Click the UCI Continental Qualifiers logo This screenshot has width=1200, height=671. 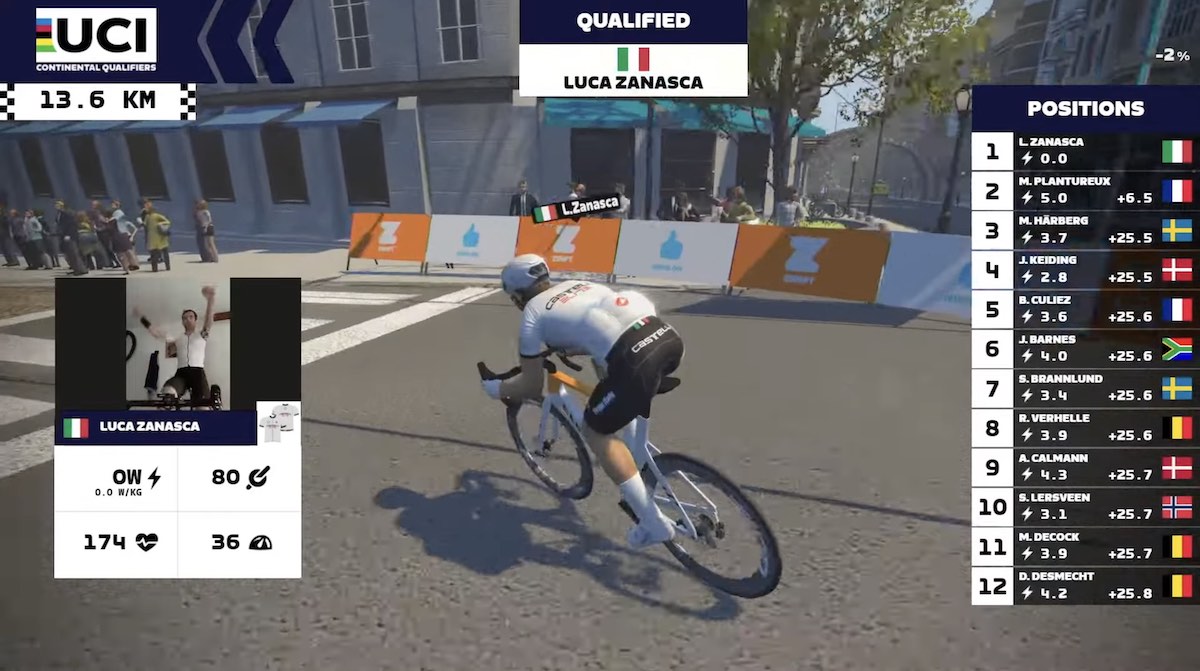[96, 40]
